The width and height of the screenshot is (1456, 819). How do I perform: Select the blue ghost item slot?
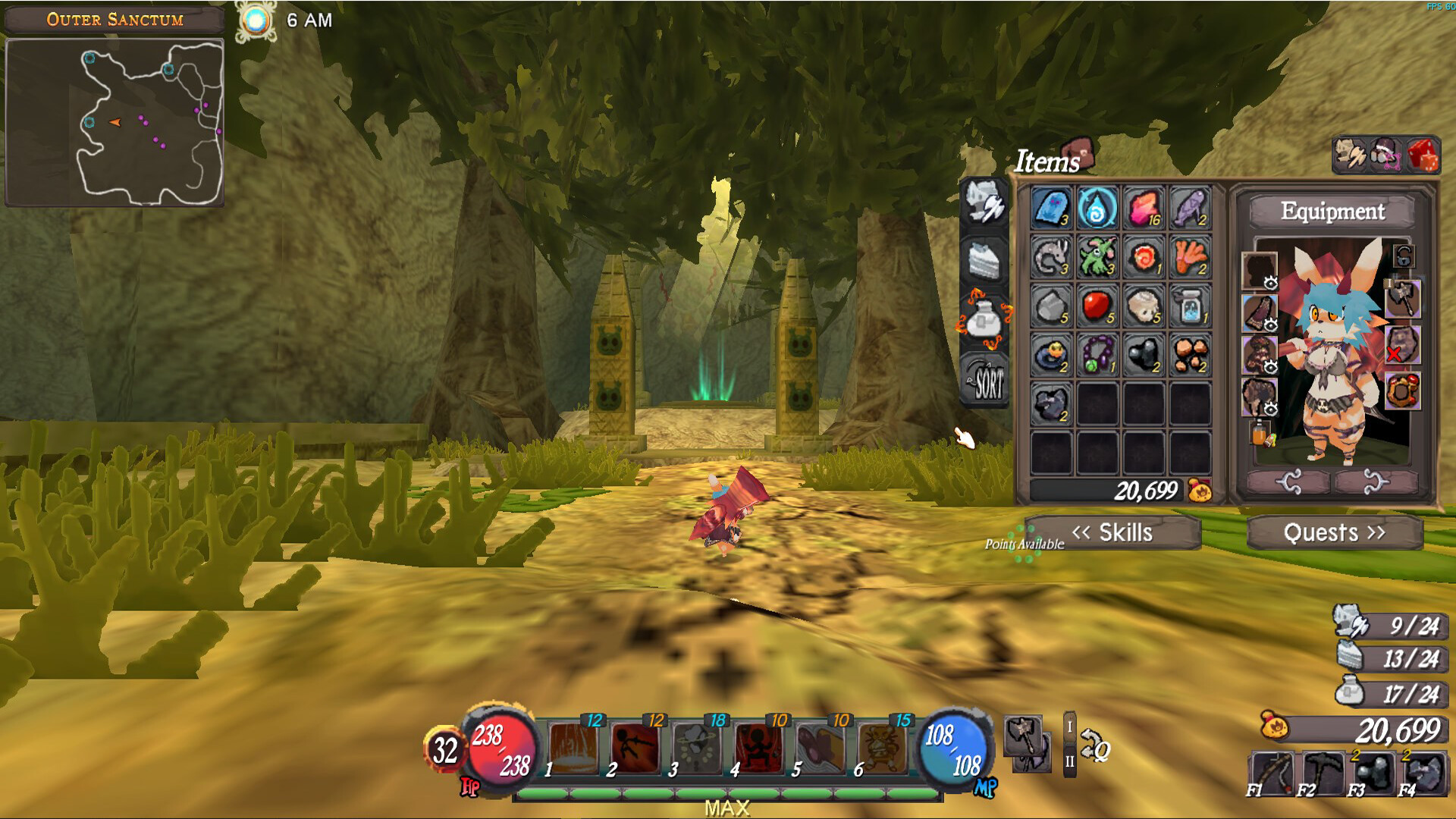point(1051,208)
